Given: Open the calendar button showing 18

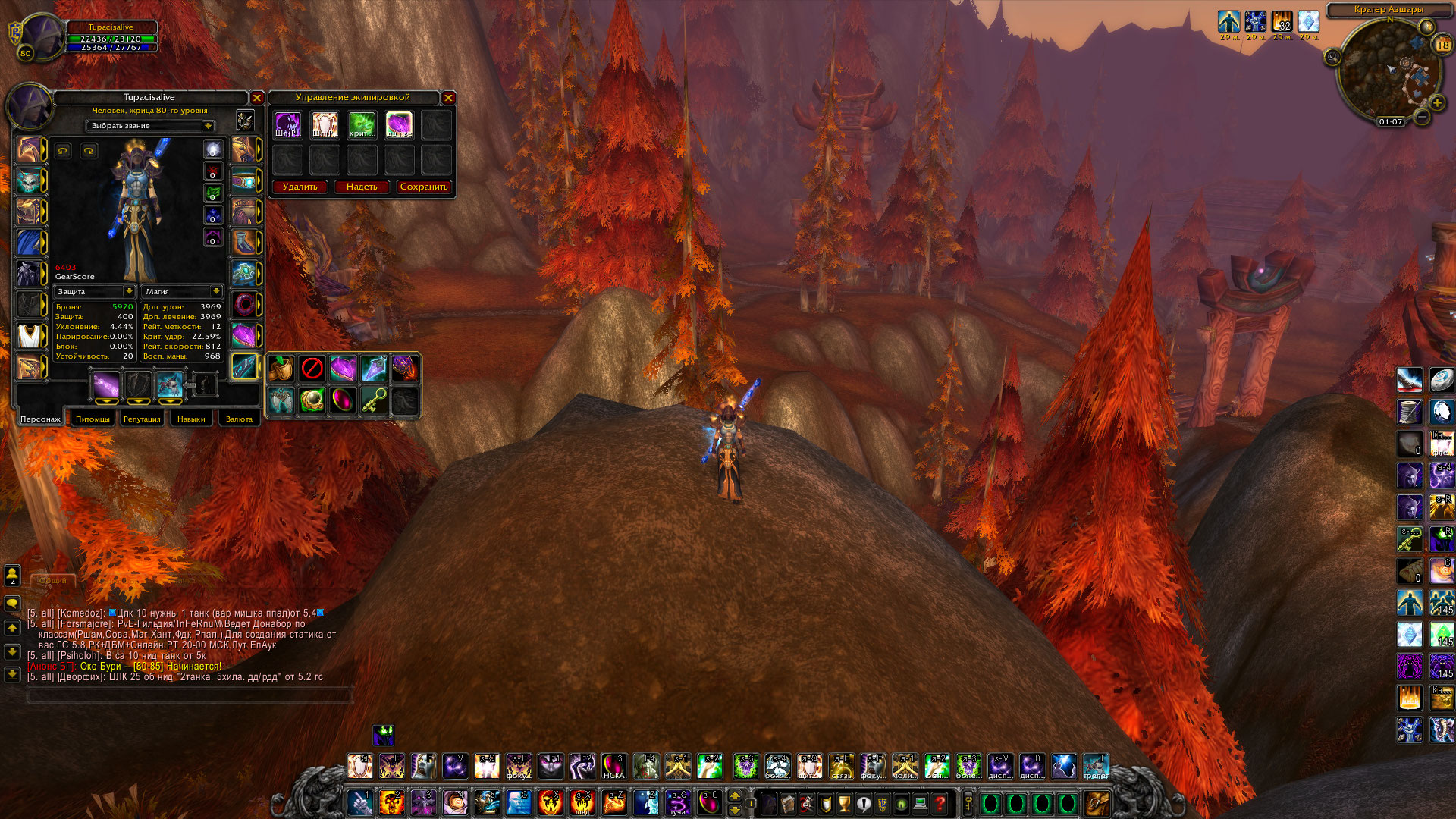Looking at the screenshot, I should [1442, 45].
